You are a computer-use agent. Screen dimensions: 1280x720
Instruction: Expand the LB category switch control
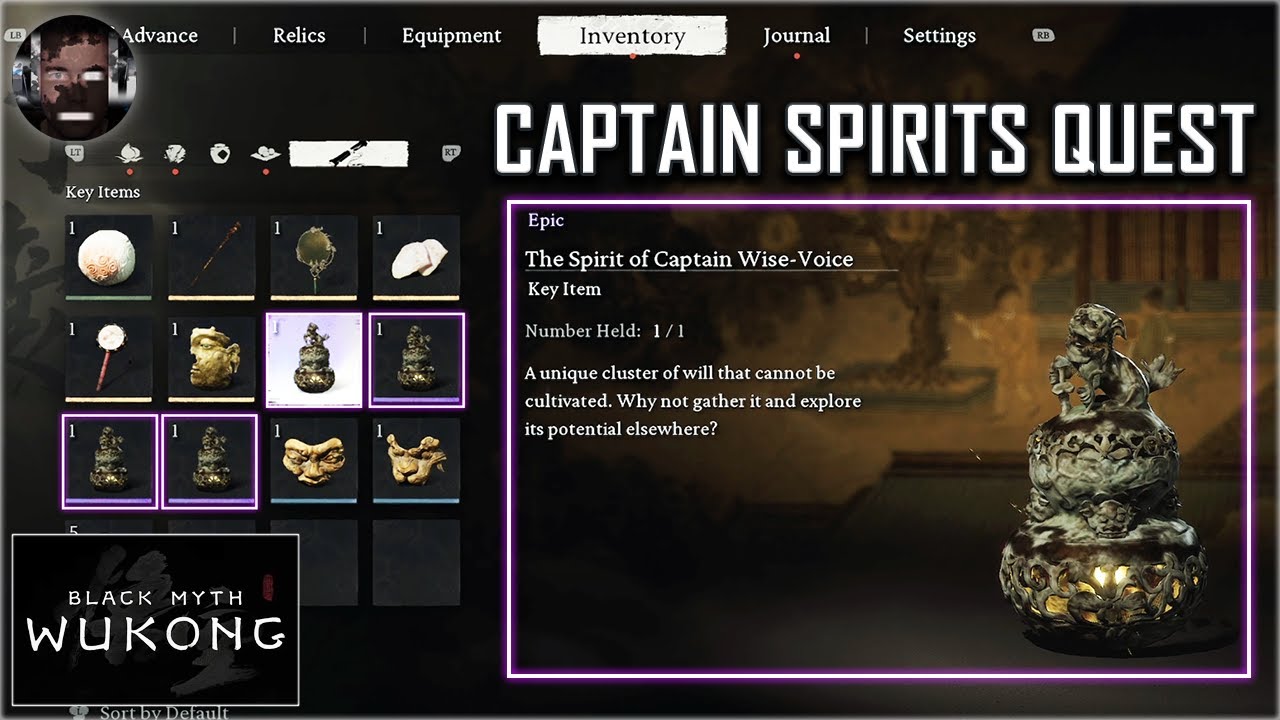(16, 33)
